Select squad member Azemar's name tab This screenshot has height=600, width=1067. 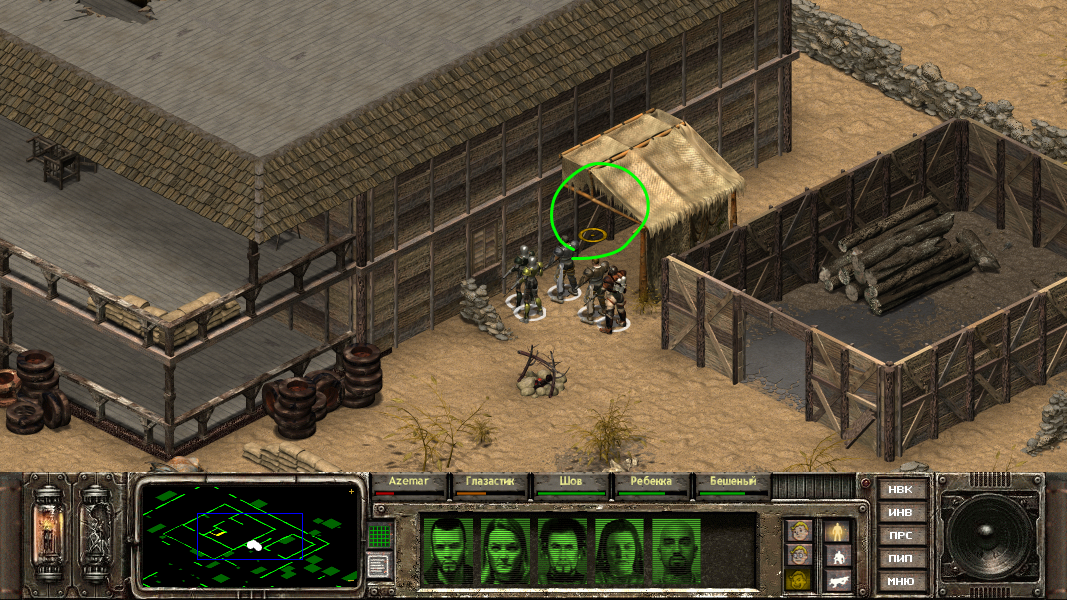[409, 482]
